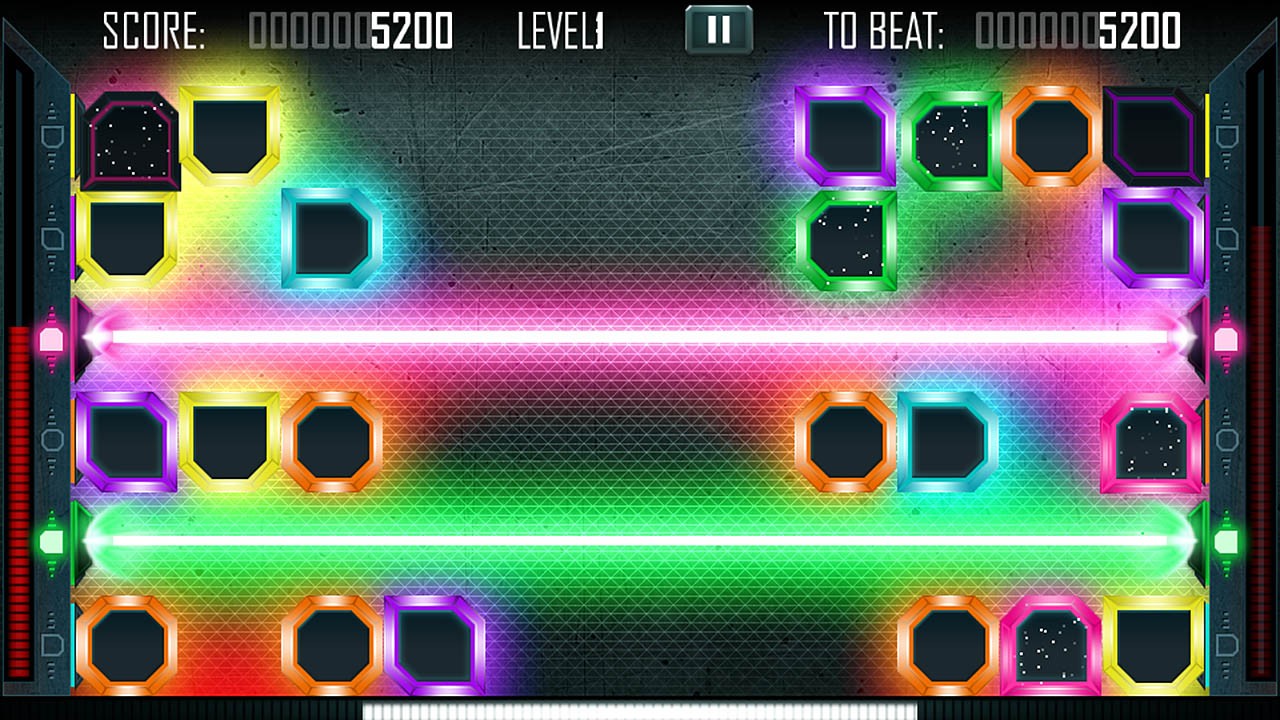This screenshot has width=1280, height=720.
Task: Select the cyan block near the top-left group
Action: click(x=330, y=237)
